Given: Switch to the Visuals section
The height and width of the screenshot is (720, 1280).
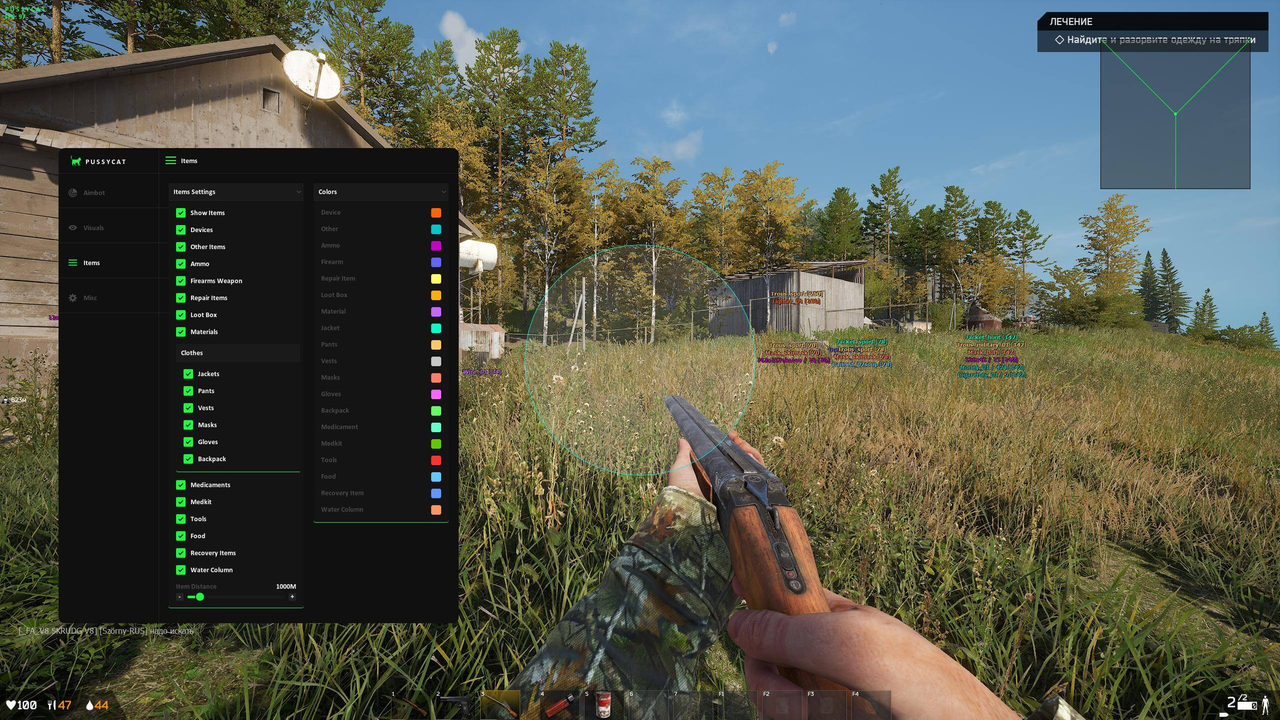Looking at the screenshot, I should click(93, 228).
